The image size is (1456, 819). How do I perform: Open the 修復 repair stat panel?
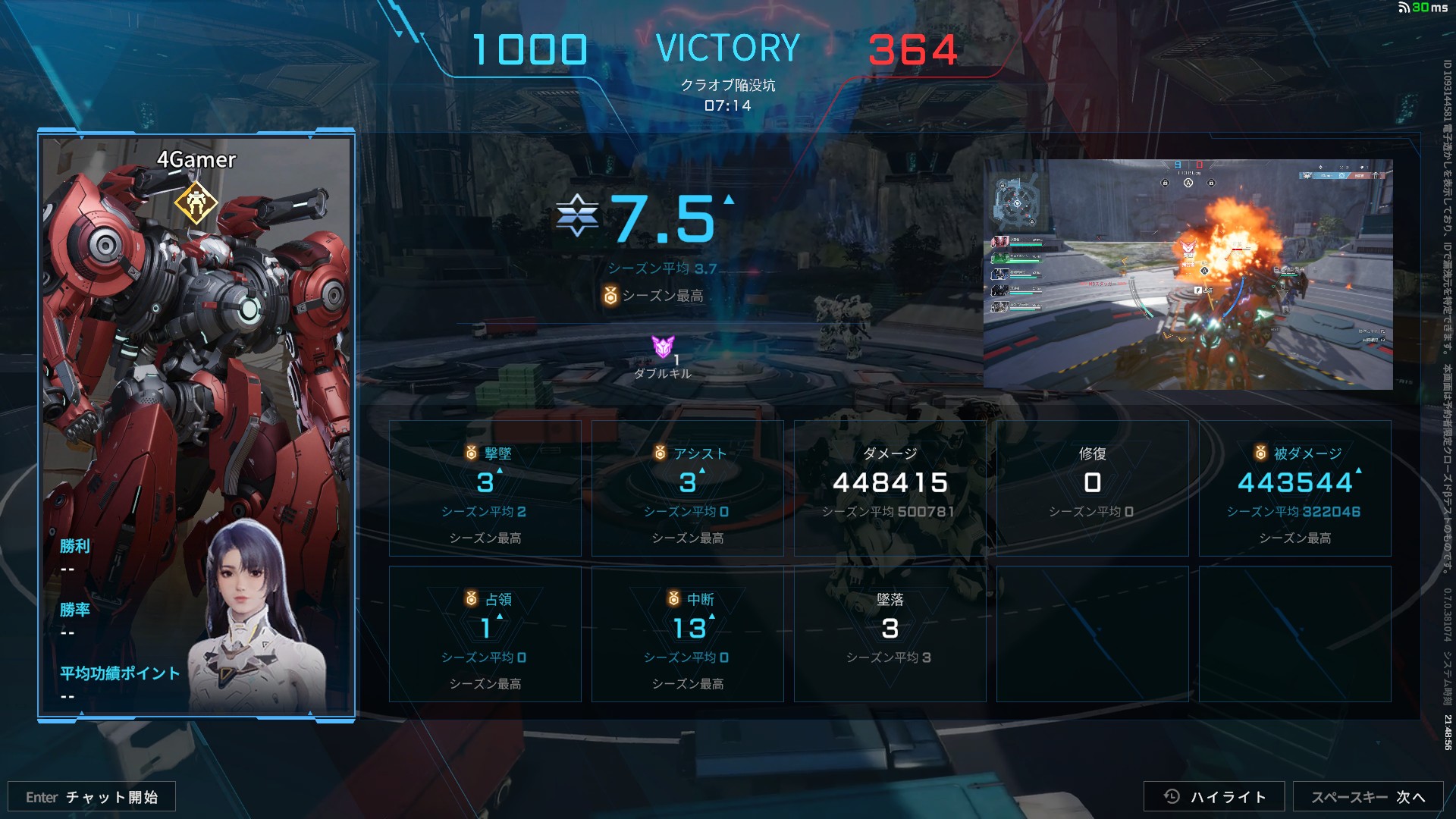1092,488
